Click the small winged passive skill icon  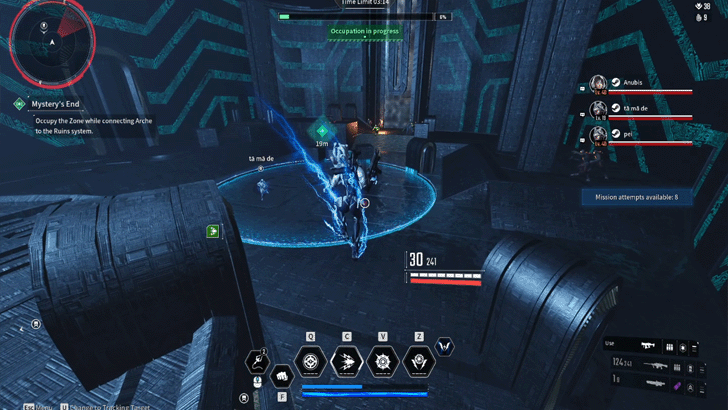447,346
